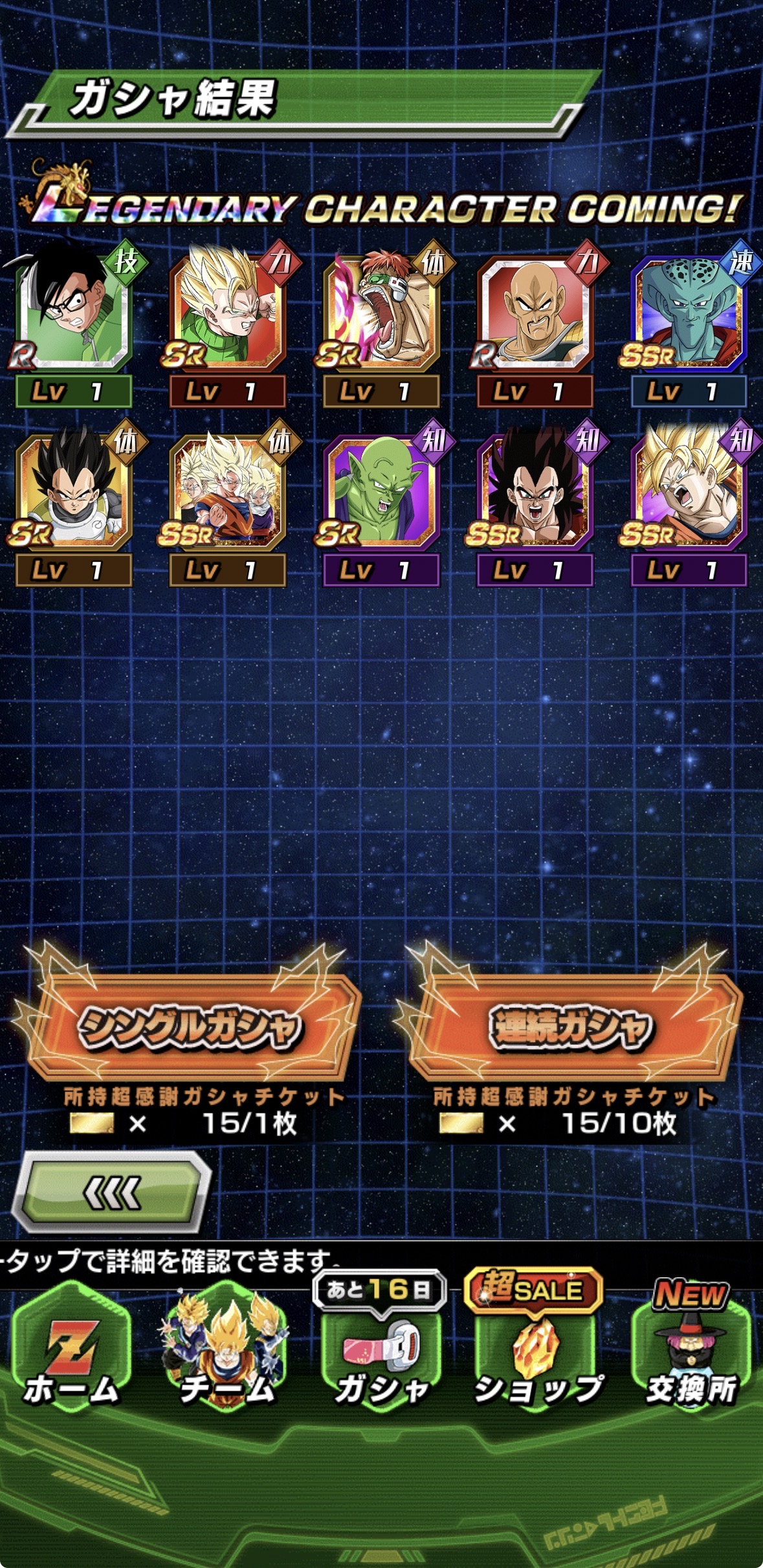
Task: Open the 交換所 exchange shop
Action: point(691,1352)
